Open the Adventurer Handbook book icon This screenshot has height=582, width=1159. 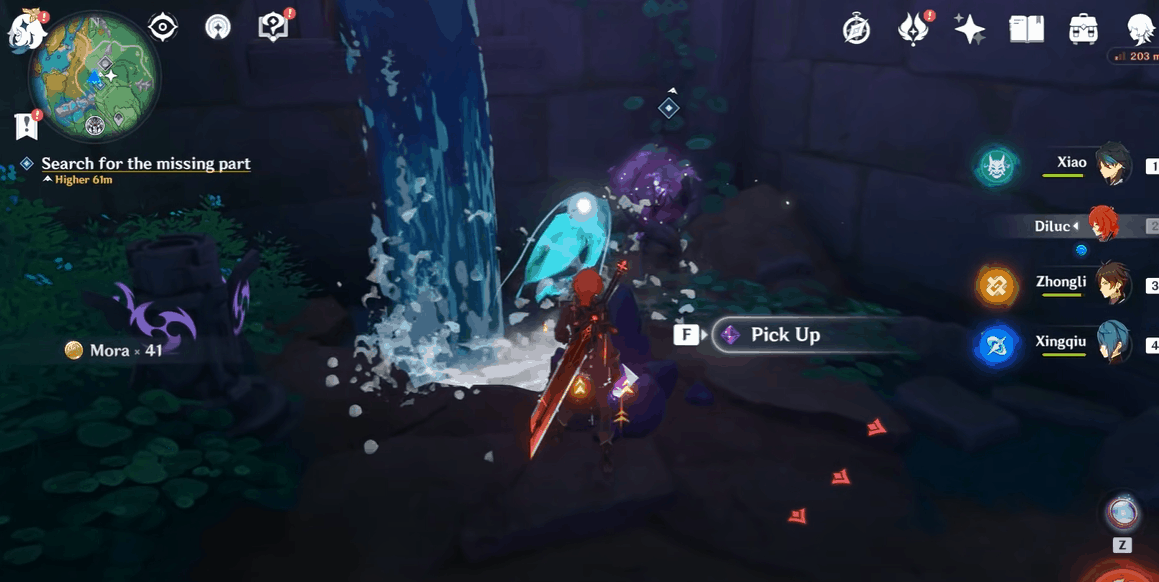click(x=1026, y=30)
